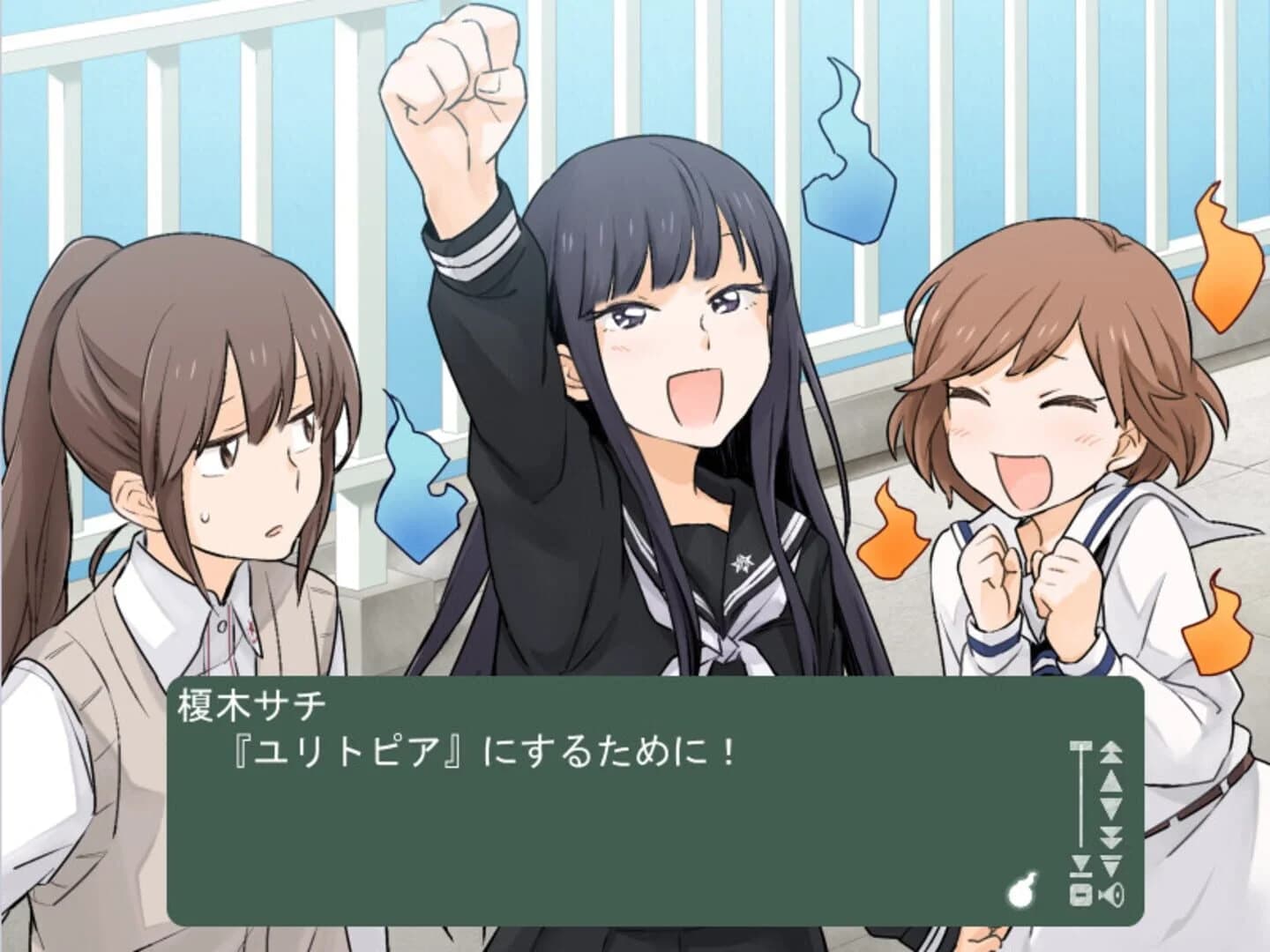Screen dimensions: 1270x952
Task: Click the double-up arrow to jump to oldest message
Action: pyautogui.click(x=1111, y=754)
